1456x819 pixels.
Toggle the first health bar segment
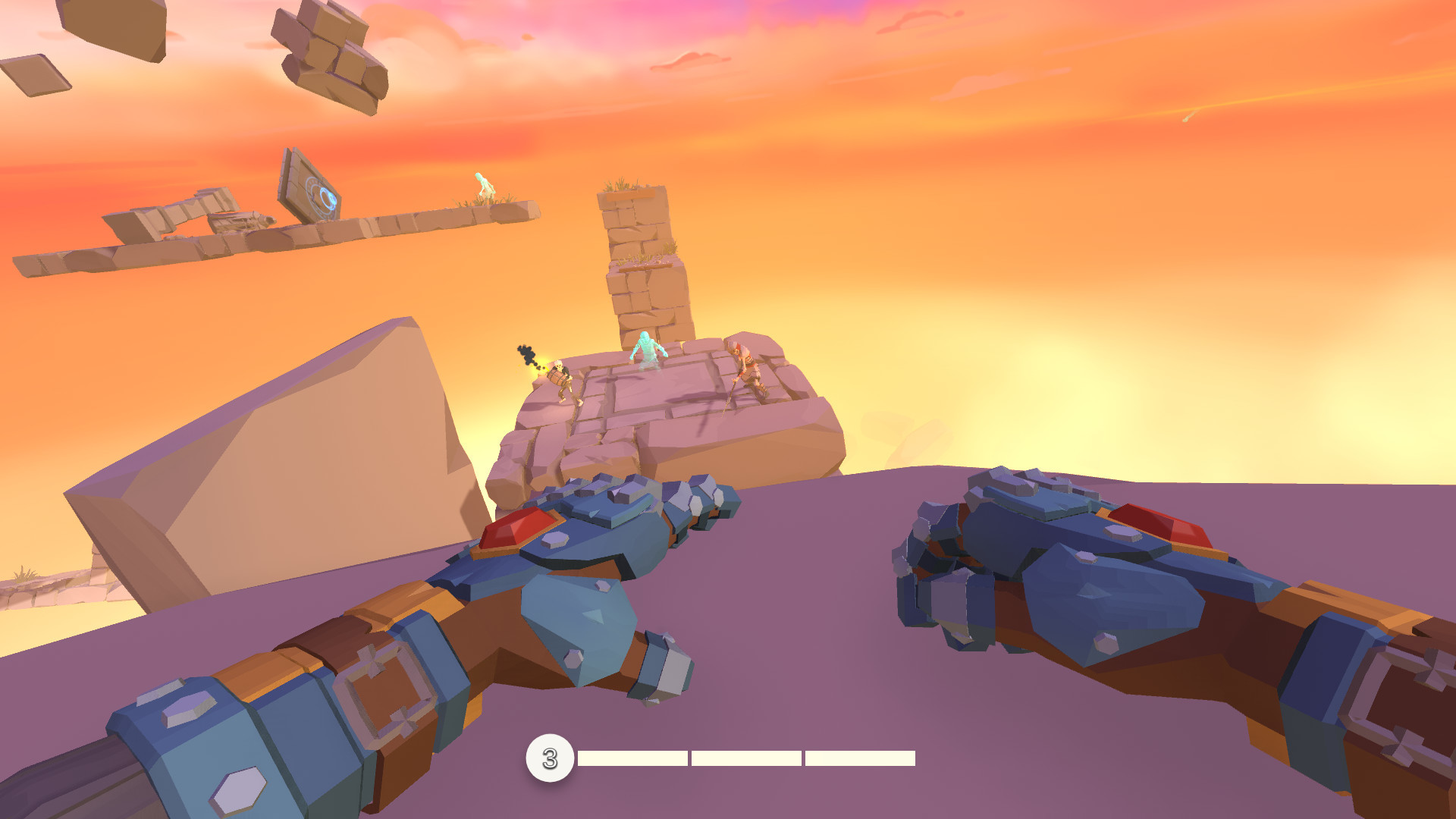(631, 757)
